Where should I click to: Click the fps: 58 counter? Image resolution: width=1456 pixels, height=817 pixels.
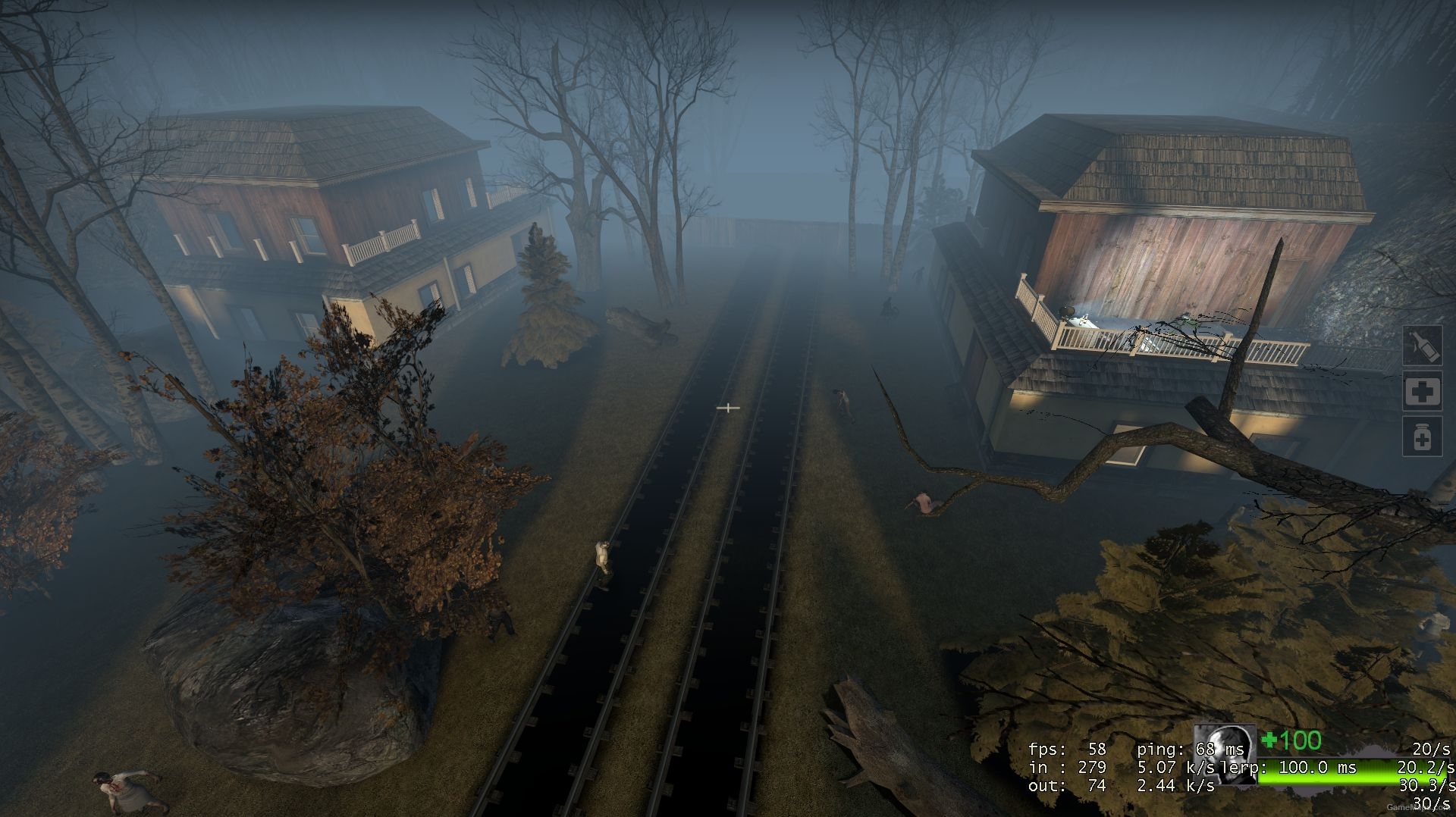pos(1065,750)
